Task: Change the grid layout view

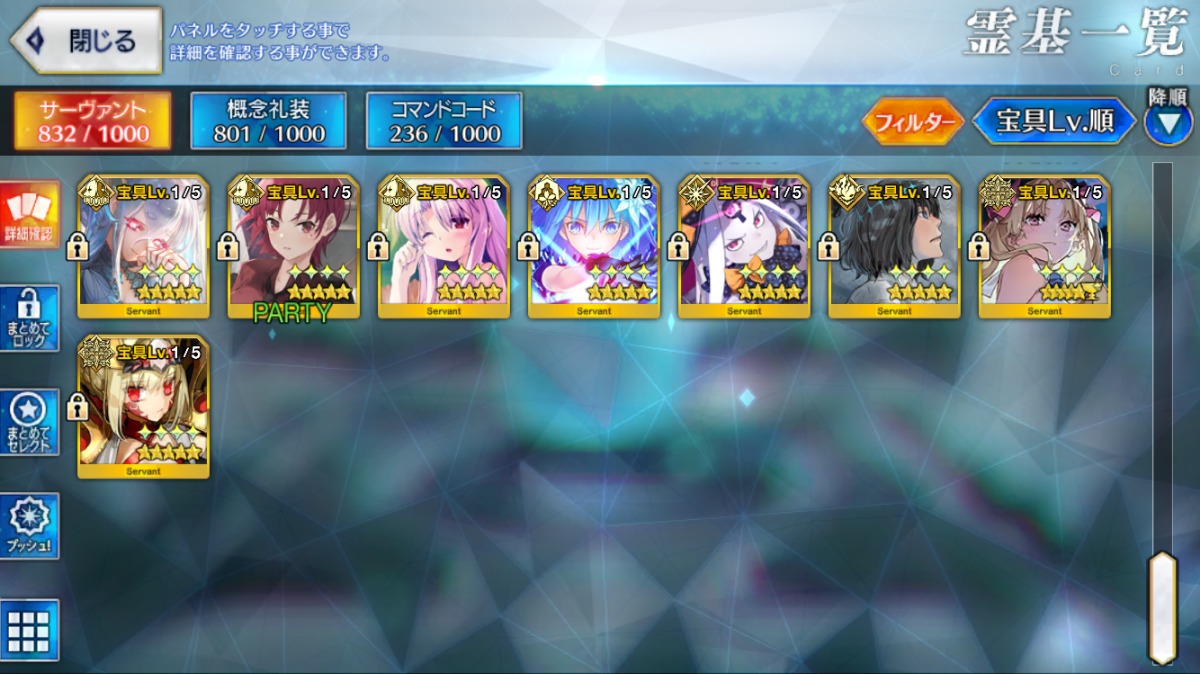Action: [x=30, y=630]
